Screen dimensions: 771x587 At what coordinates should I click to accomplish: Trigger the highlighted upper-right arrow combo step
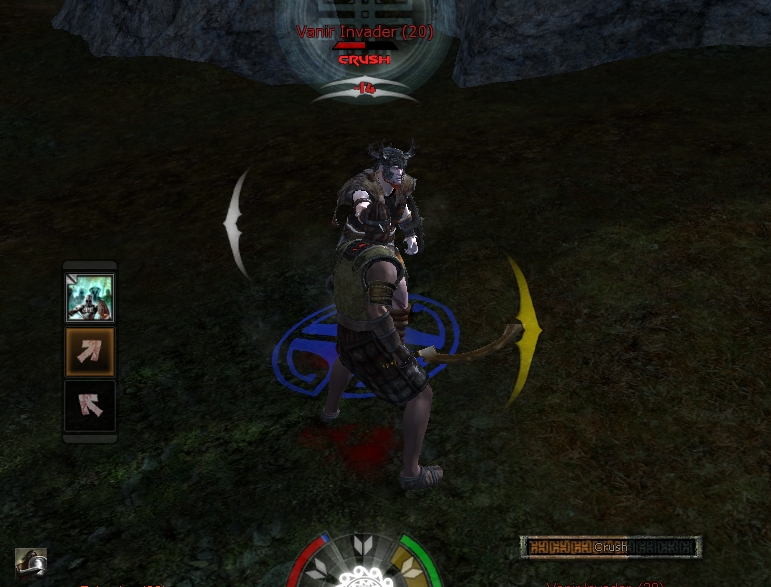coord(90,351)
